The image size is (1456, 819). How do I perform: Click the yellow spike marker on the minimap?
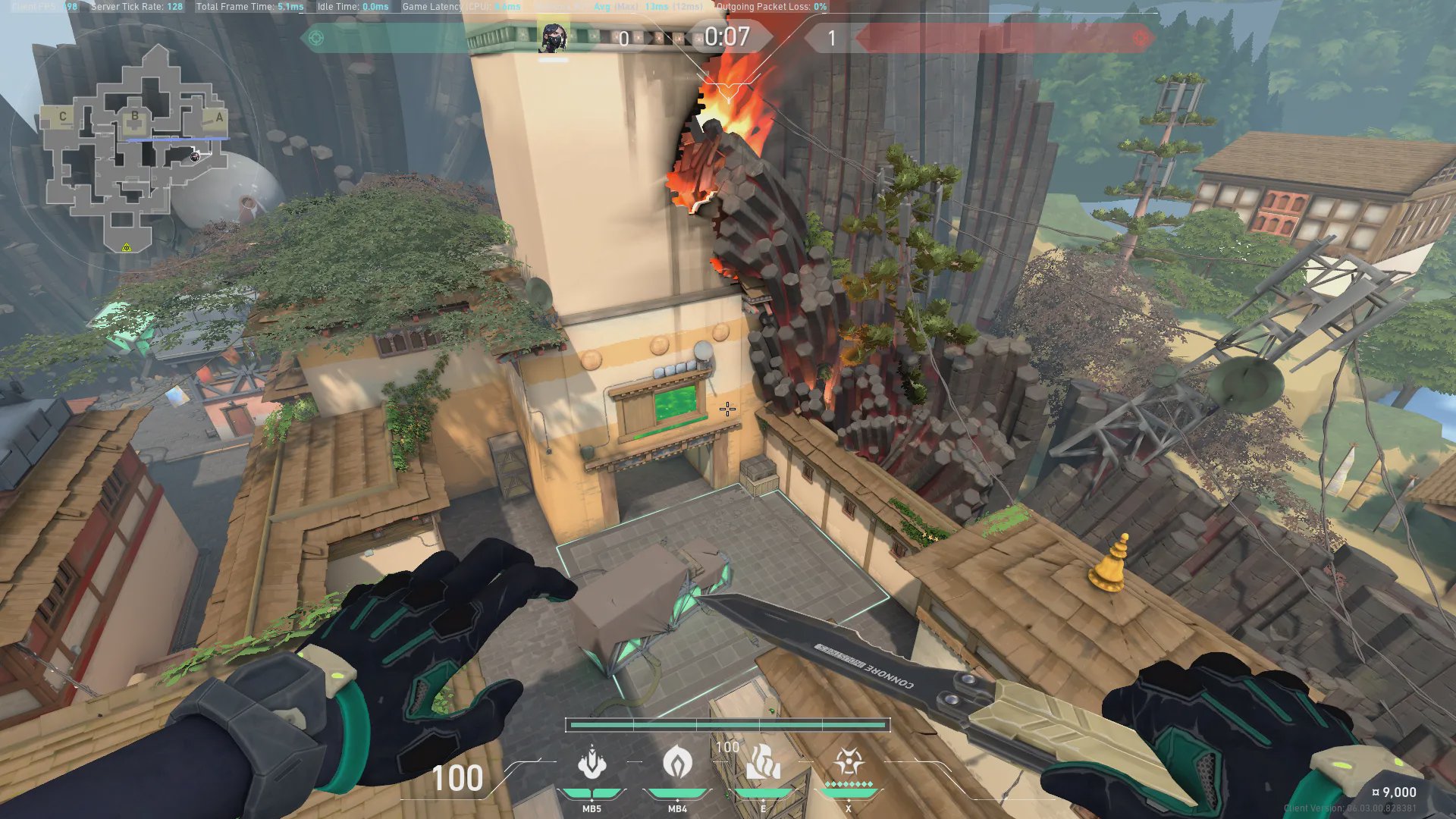(x=127, y=247)
